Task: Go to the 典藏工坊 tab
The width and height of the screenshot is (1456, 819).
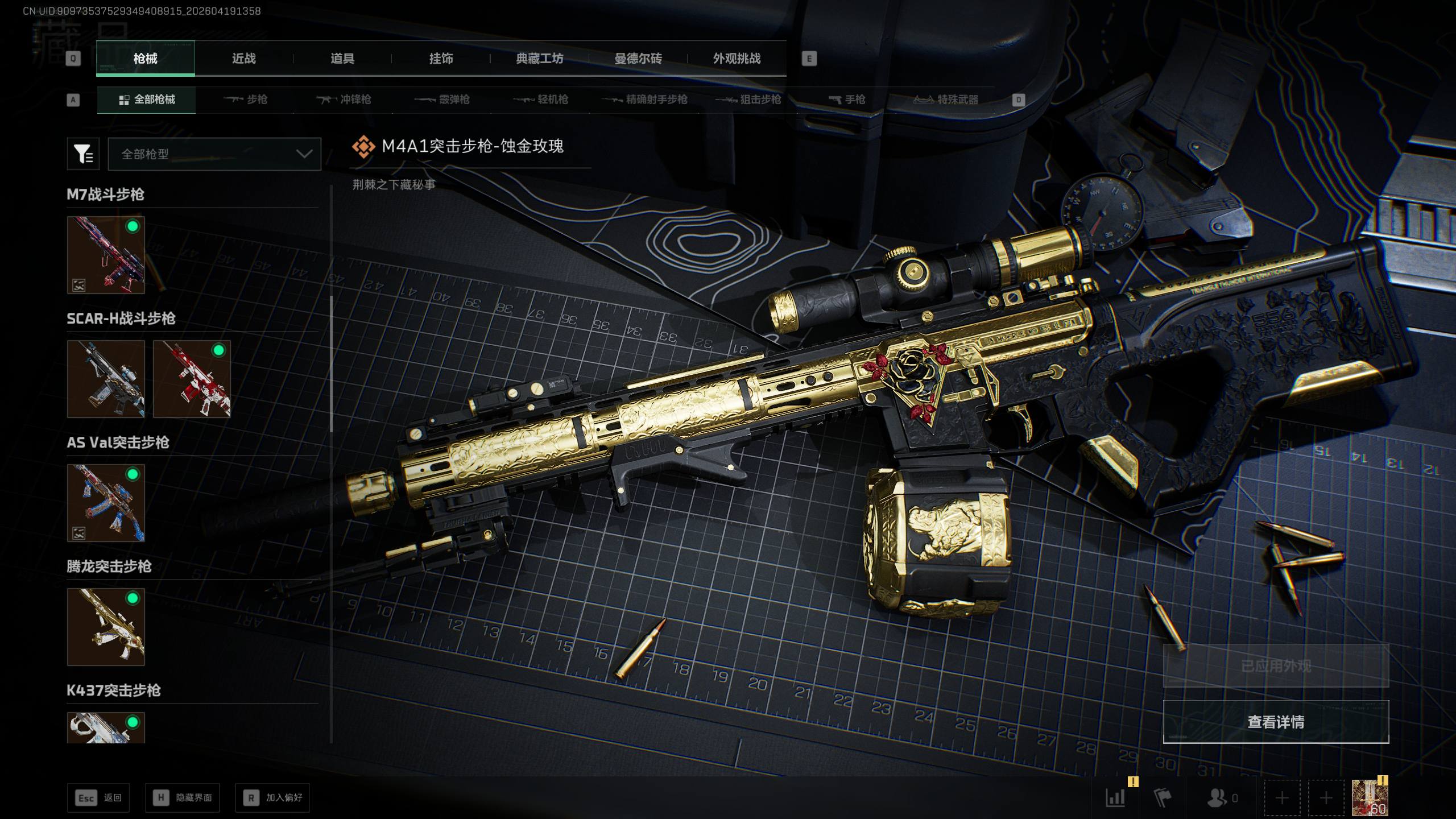Action: click(x=539, y=59)
